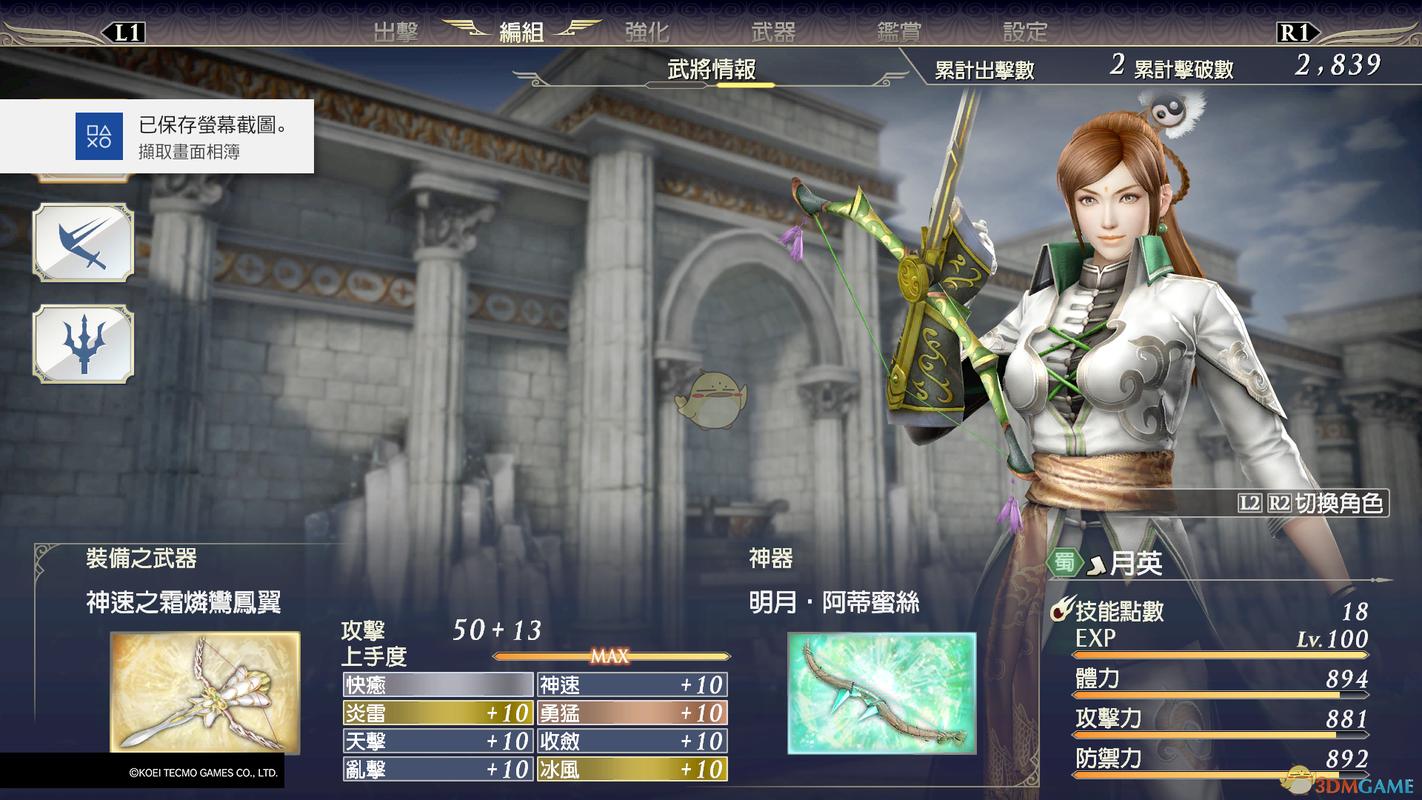Select the 武將情報 sub-tab

711,69
